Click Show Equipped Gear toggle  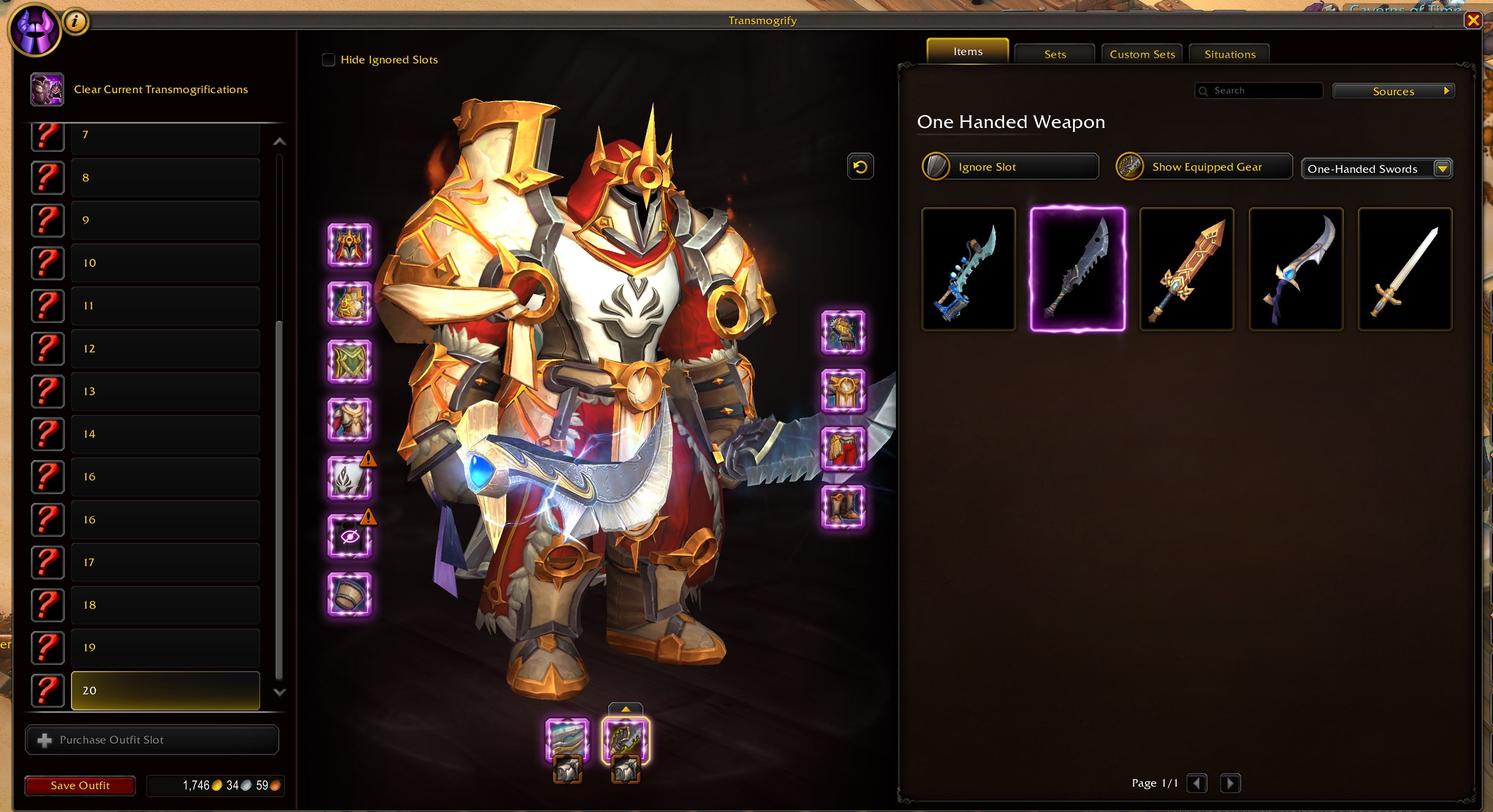pos(1203,167)
